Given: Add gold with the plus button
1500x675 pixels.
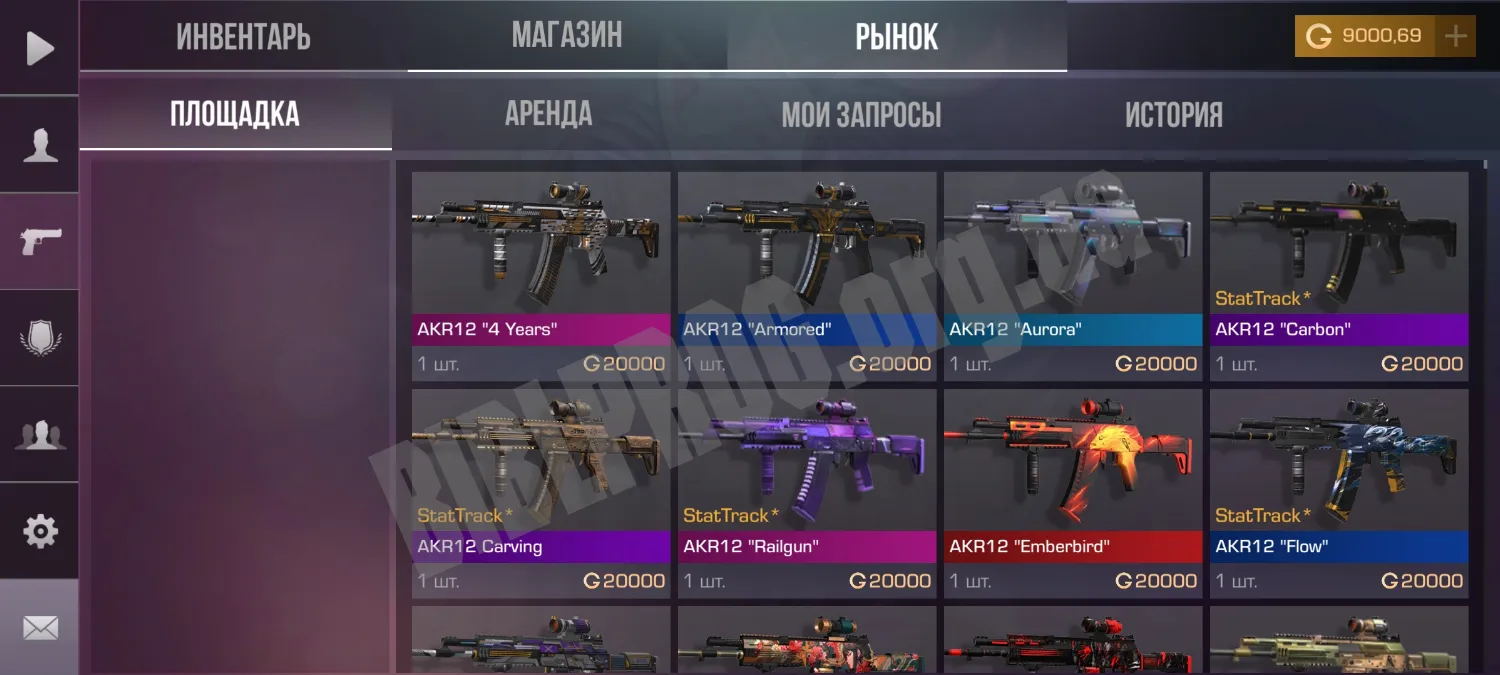Looking at the screenshot, I should 1456,37.
